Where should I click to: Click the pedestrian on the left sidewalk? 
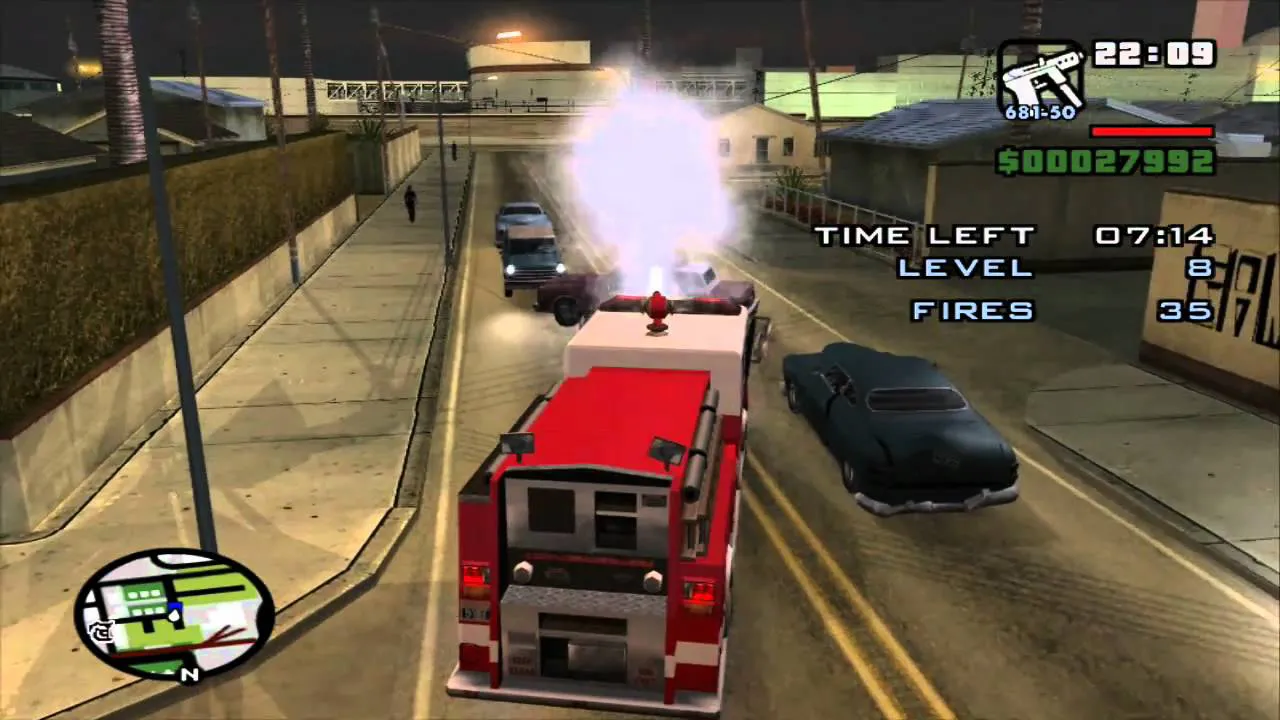click(409, 205)
